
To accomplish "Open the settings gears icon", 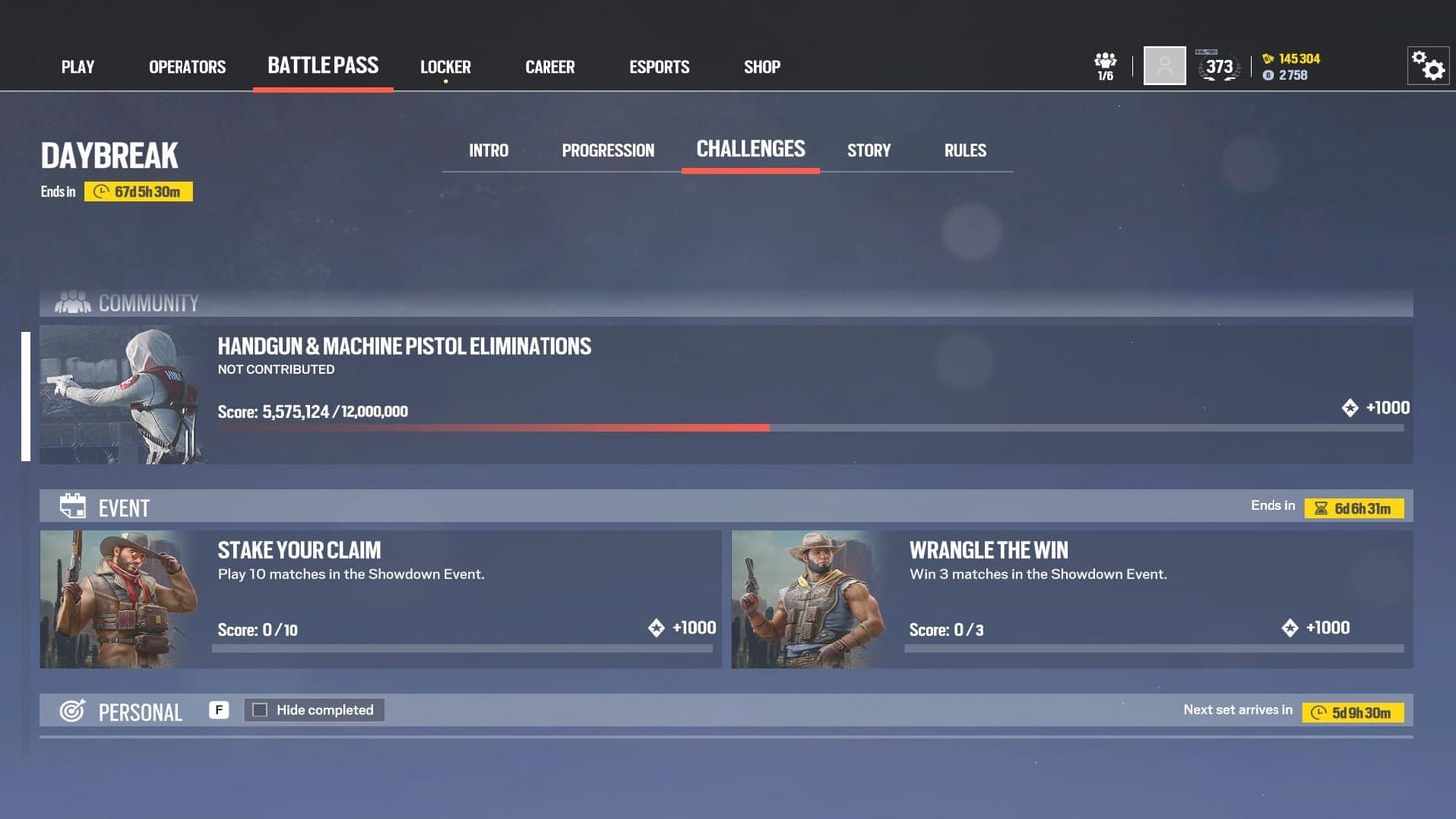I will (x=1428, y=64).
